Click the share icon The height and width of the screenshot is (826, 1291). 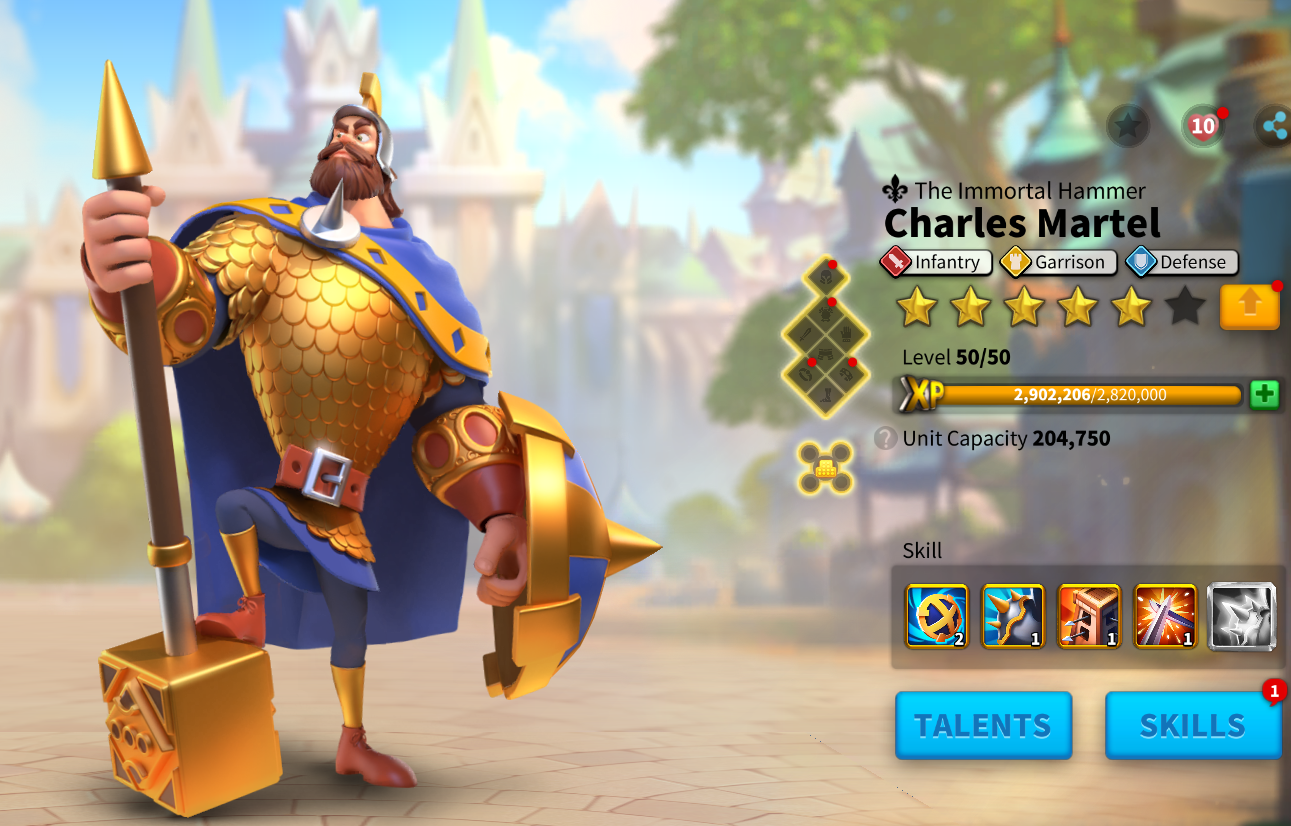coord(1274,126)
